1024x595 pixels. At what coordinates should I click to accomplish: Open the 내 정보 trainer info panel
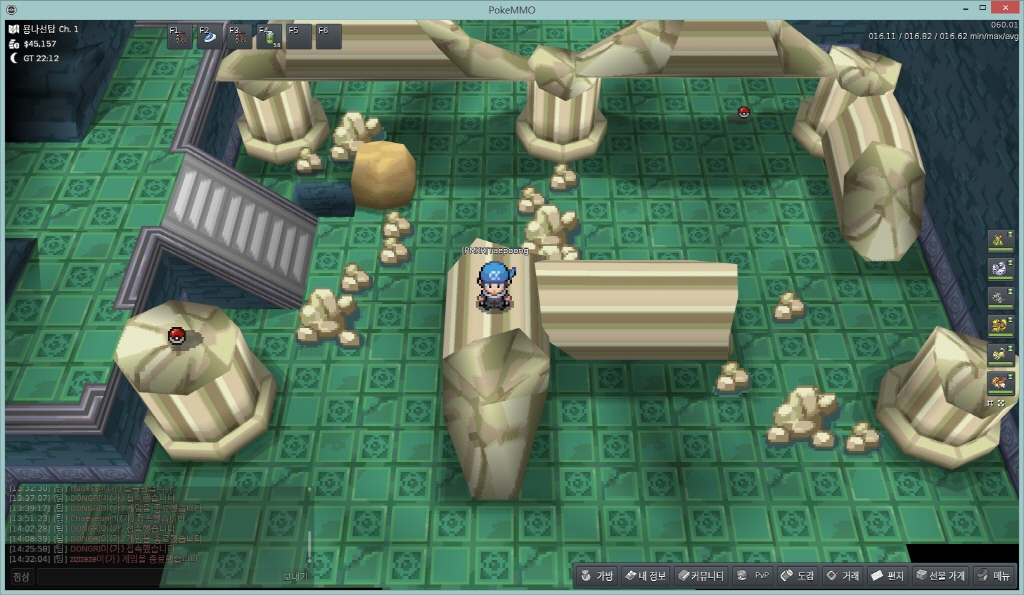(645, 576)
